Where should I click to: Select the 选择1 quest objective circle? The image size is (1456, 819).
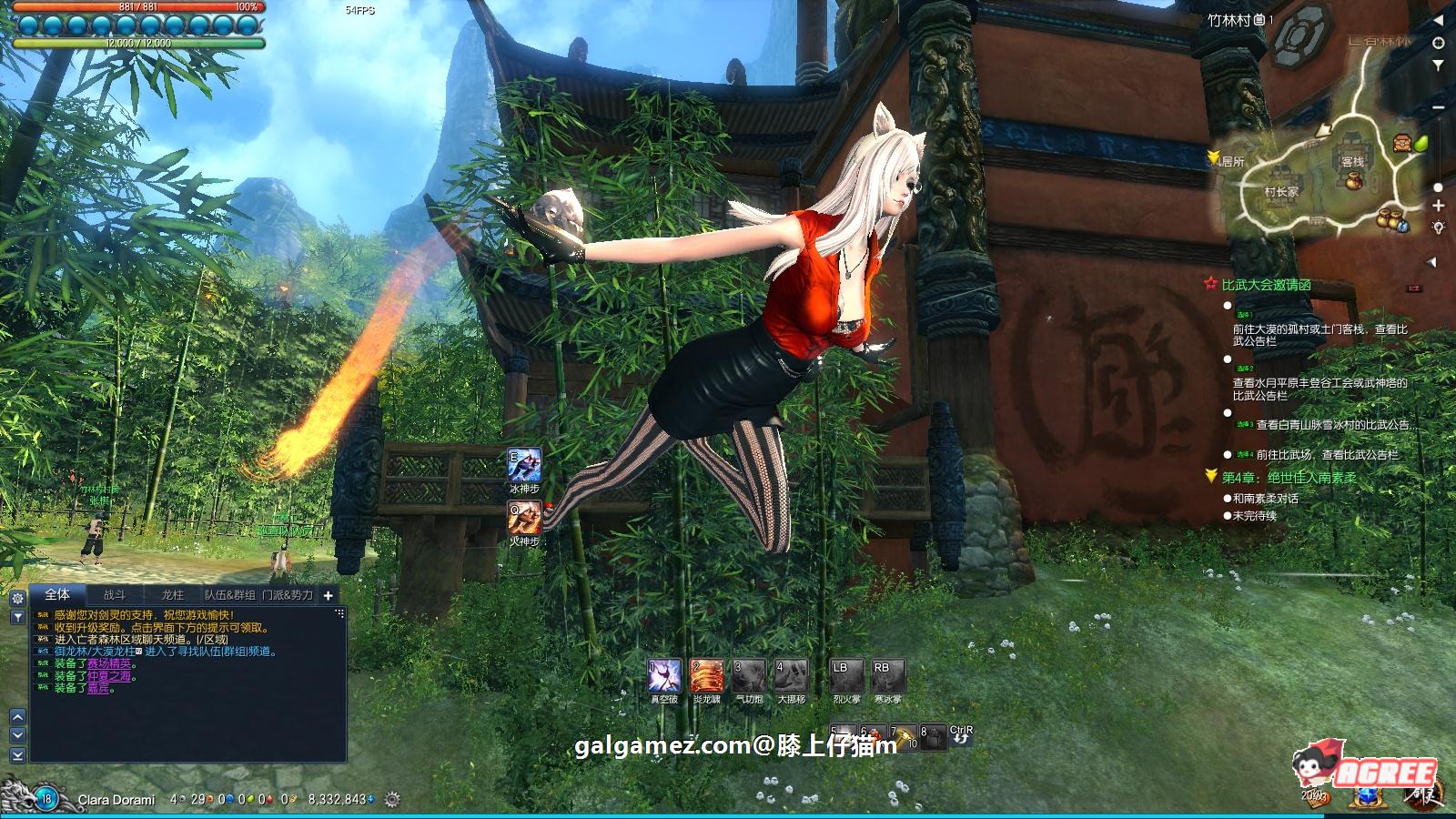click(1228, 305)
